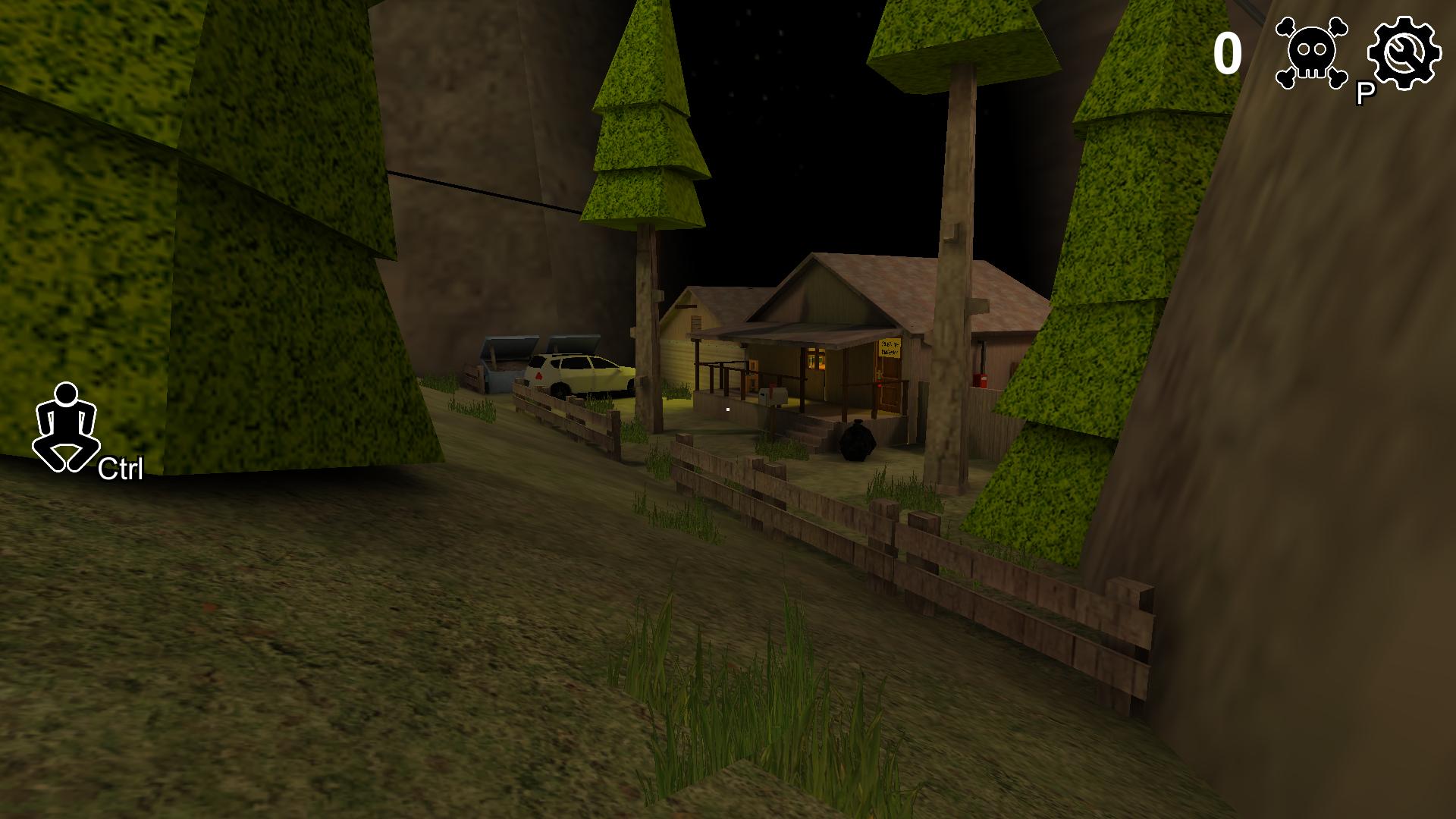This screenshot has height=819, width=1456.
Task: Click the yellow sign on the door
Action: click(890, 347)
